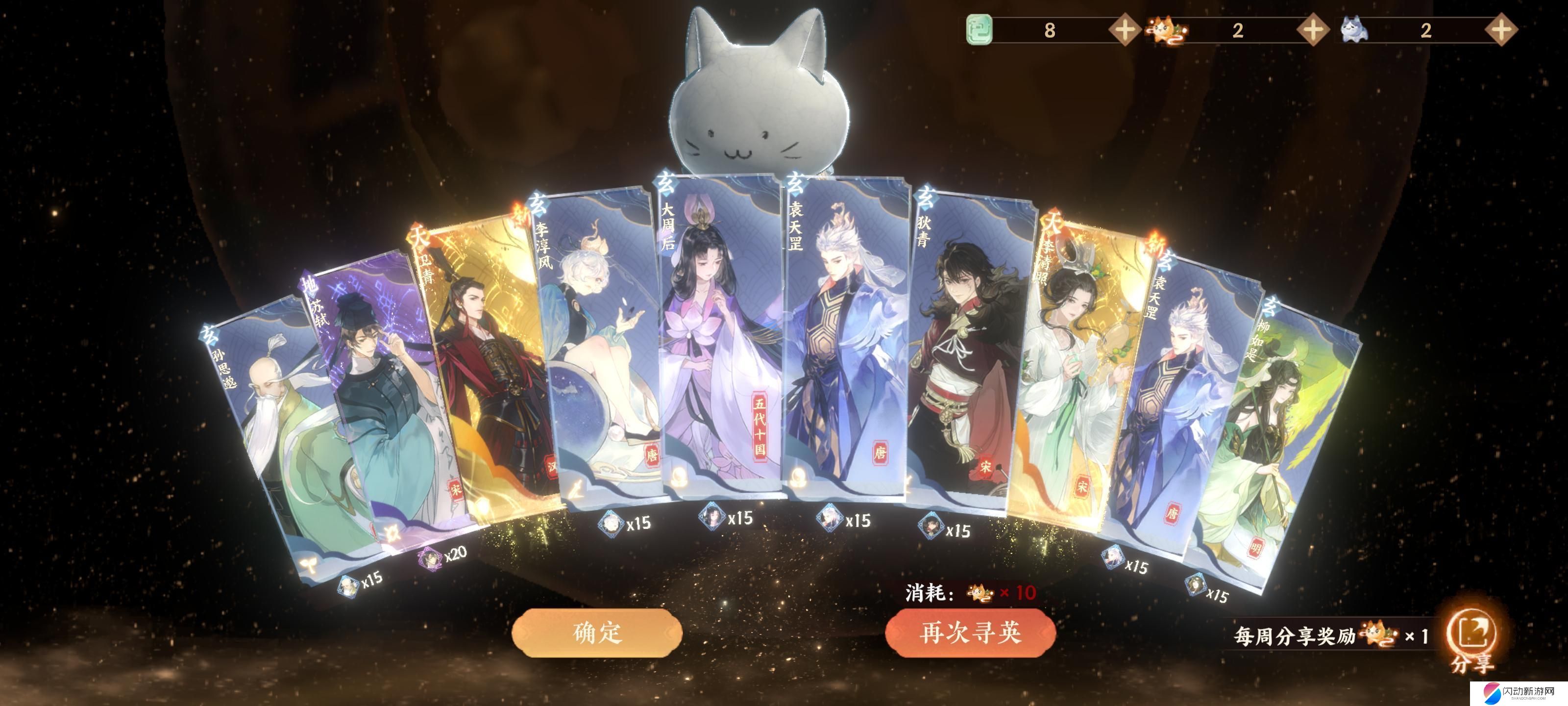
Task: Add orange cat tickets with the plus button
Action: (x=1312, y=30)
